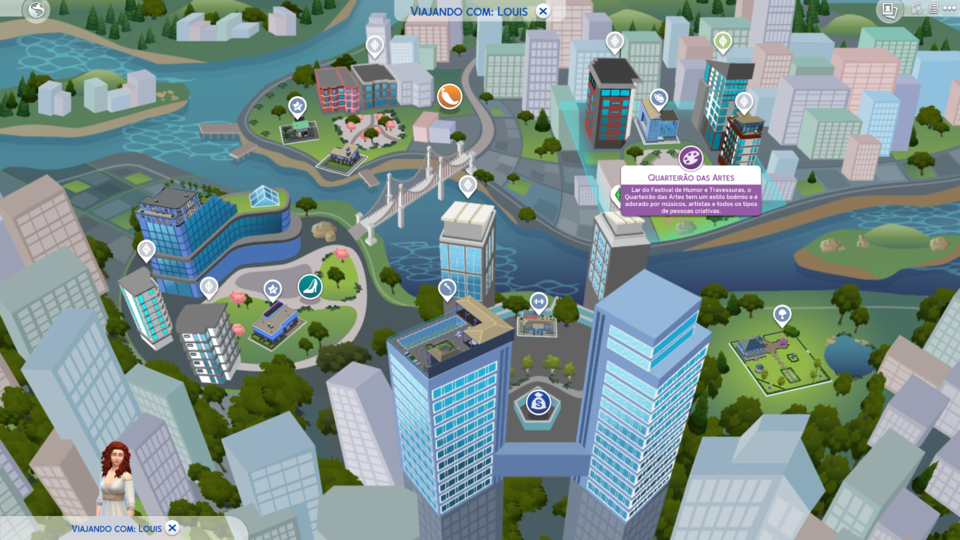
Task: Dismiss the bottom 'Viajando com: Louis' tag
Action: click(172, 527)
